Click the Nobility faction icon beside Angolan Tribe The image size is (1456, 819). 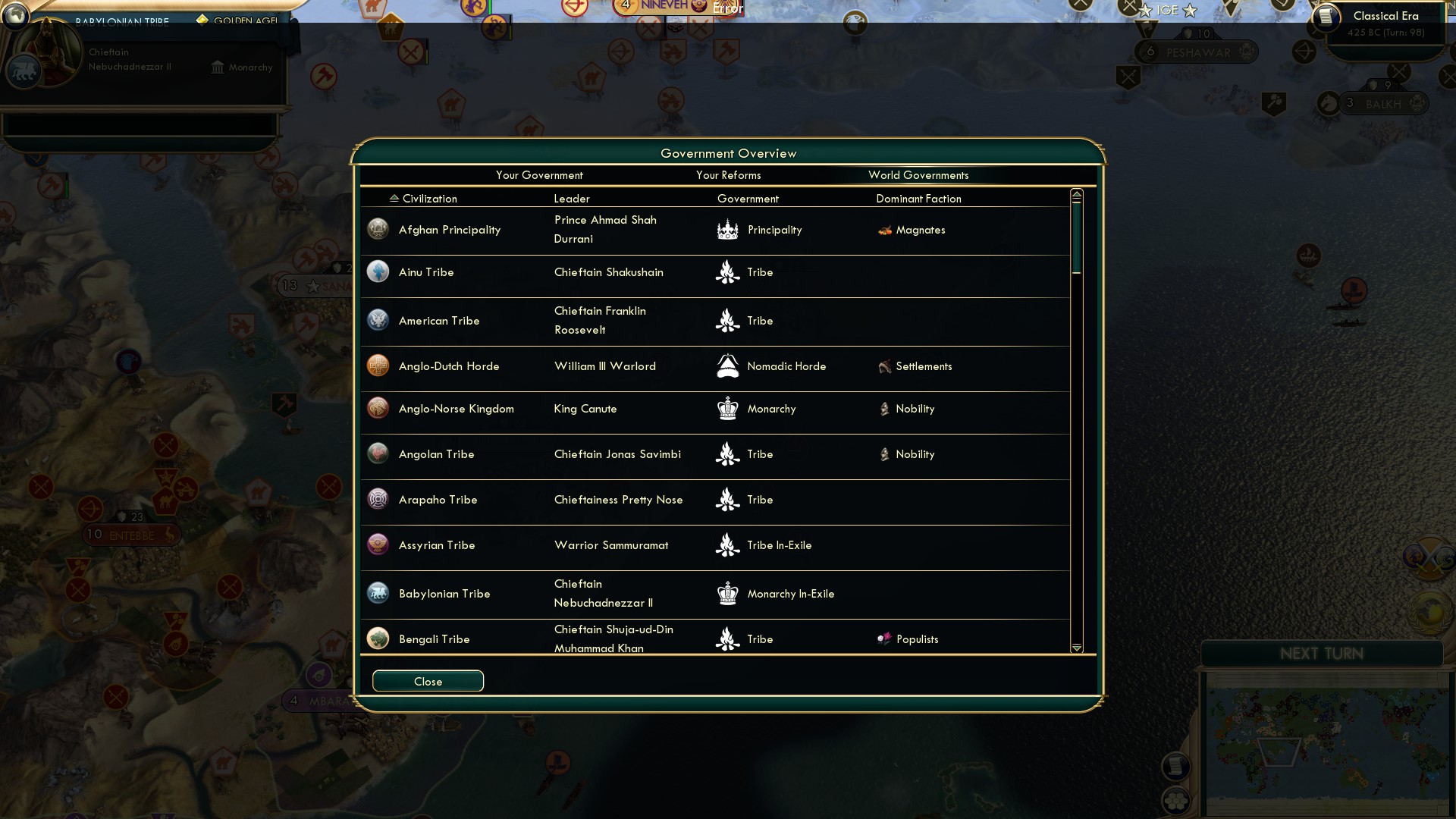884,453
